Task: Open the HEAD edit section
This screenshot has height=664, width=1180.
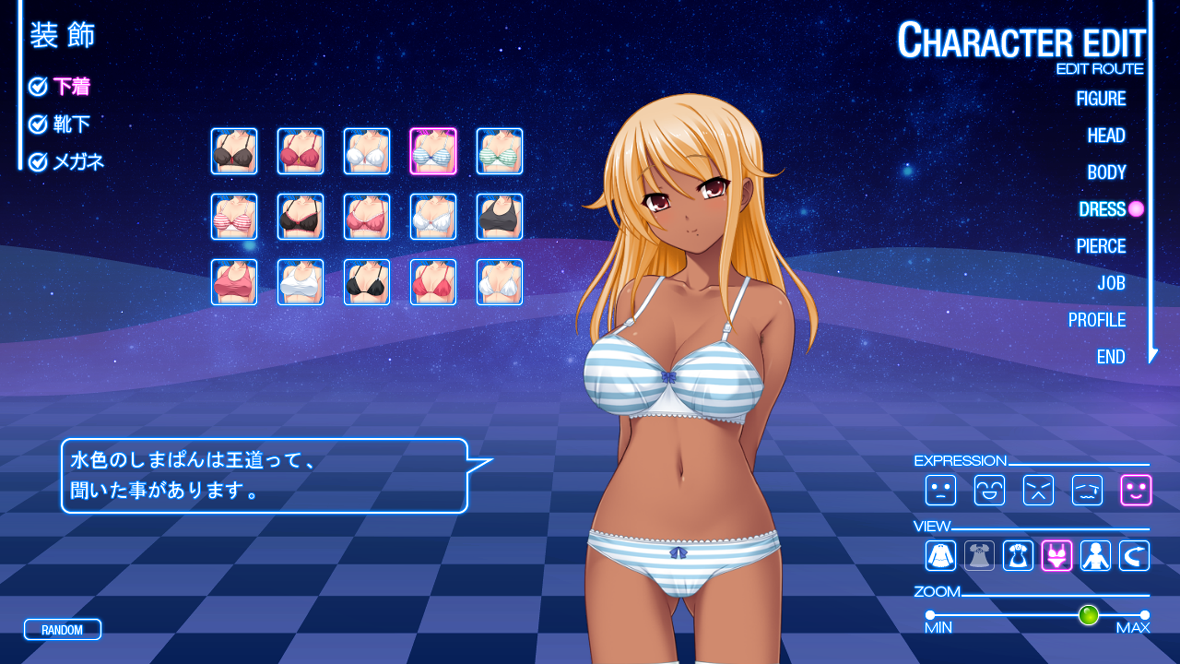Action: pyautogui.click(x=1106, y=135)
